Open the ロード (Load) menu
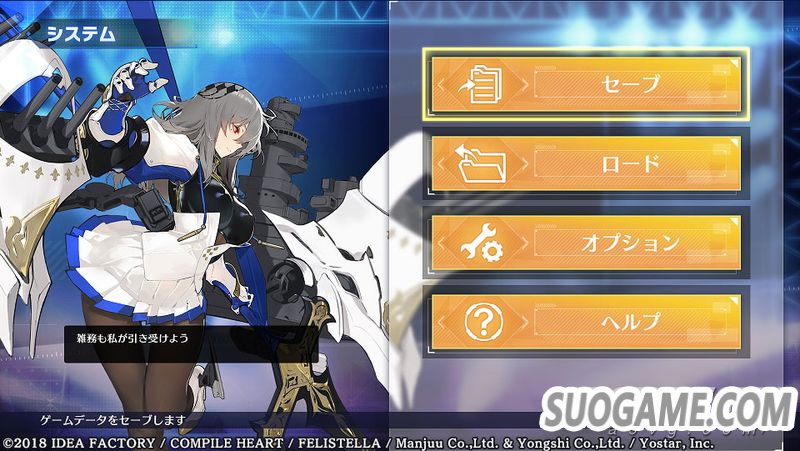The image size is (800, 451). 587,163
